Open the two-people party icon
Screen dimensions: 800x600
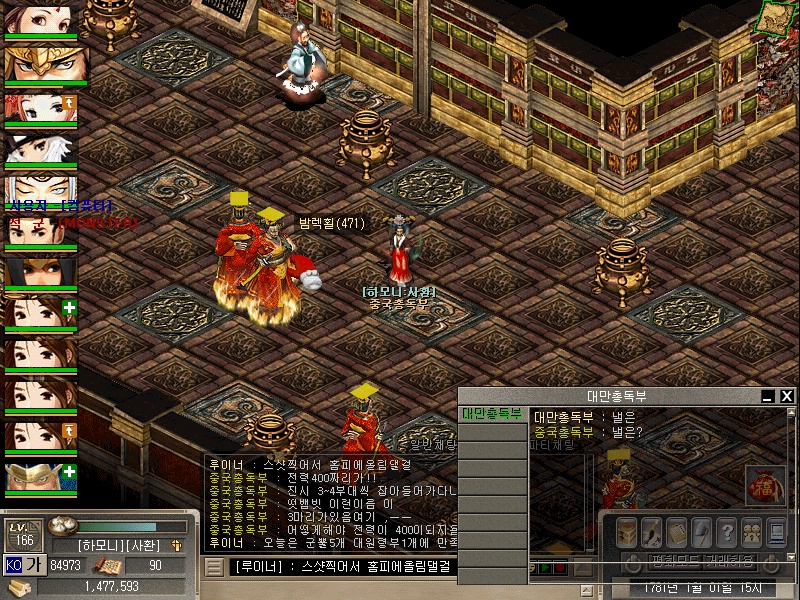click(x=752, y=532)
